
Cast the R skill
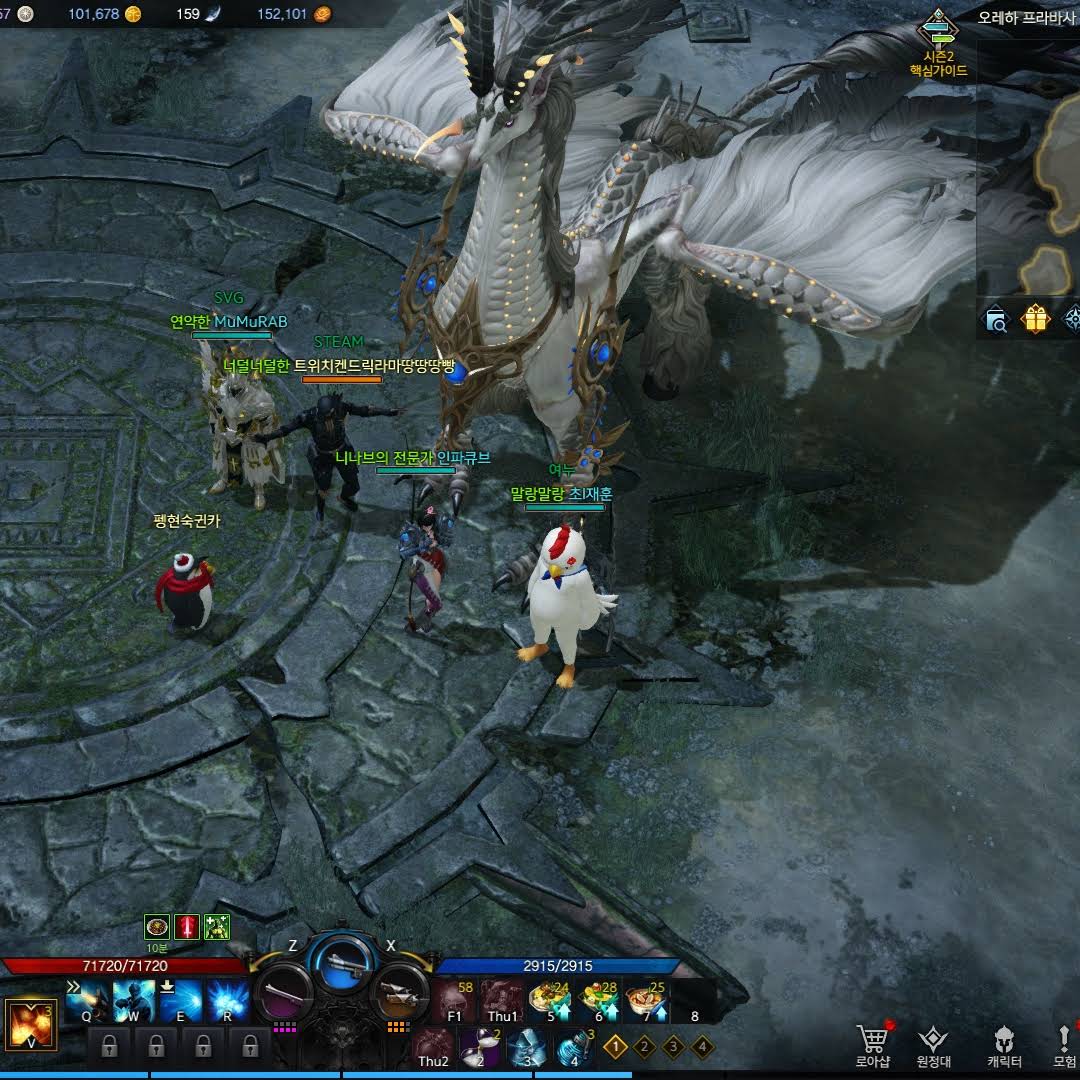click(x=227, y=1000)
